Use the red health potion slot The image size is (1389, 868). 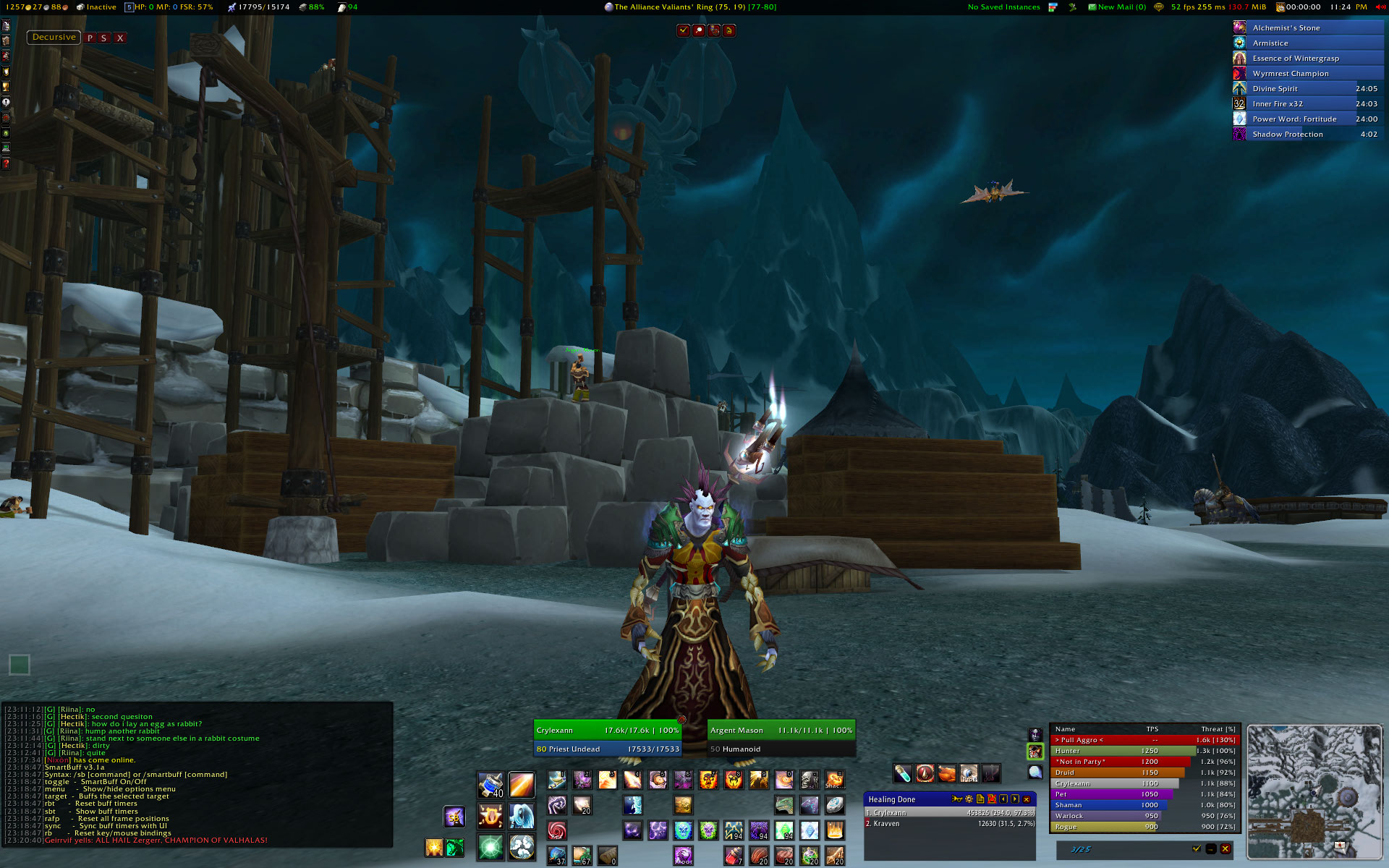pyautogui.click(x=733, y=856)
